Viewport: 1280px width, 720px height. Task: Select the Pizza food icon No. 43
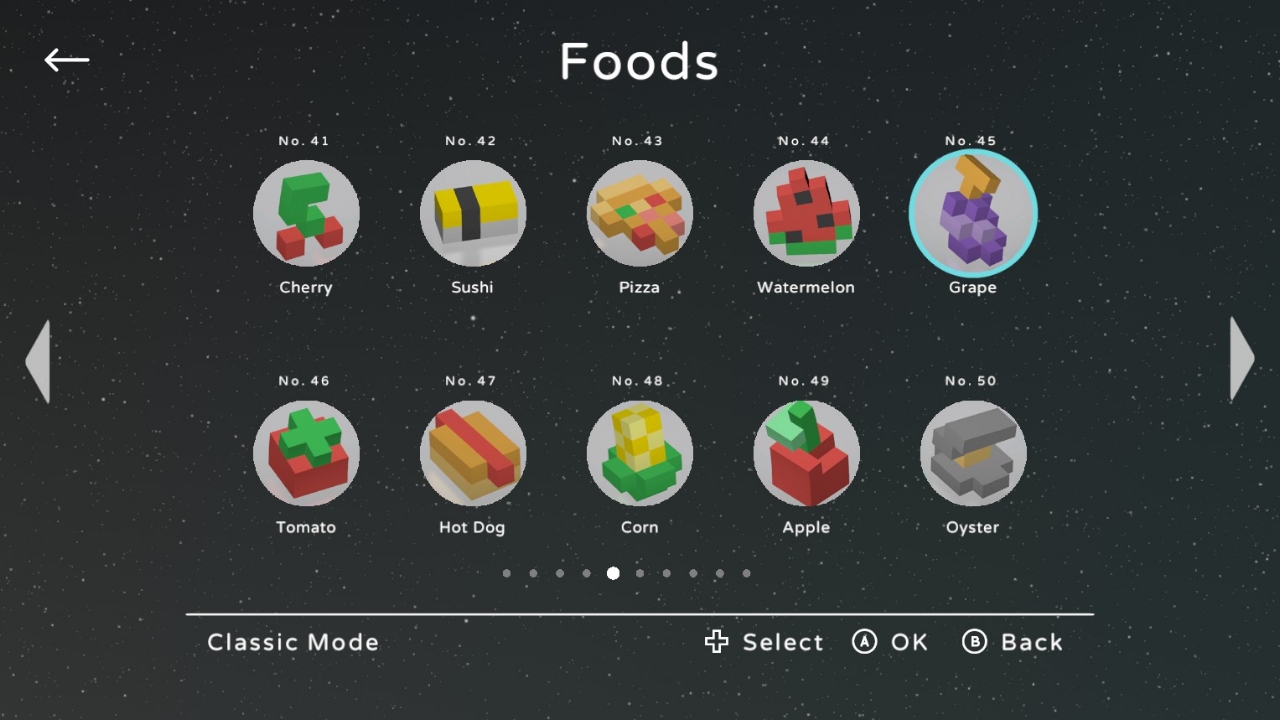coord(640,213)
